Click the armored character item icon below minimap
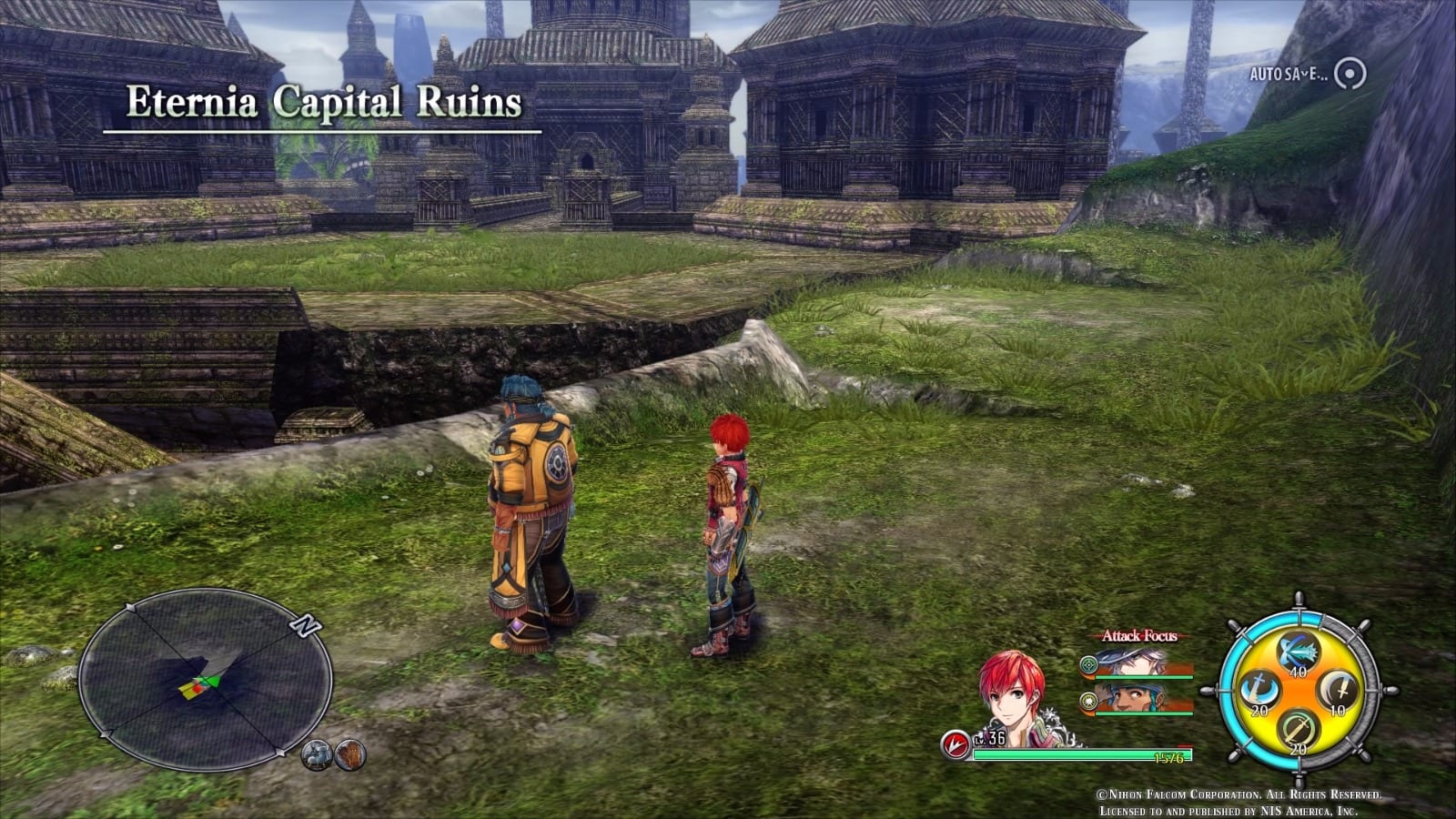 point(317,755)
